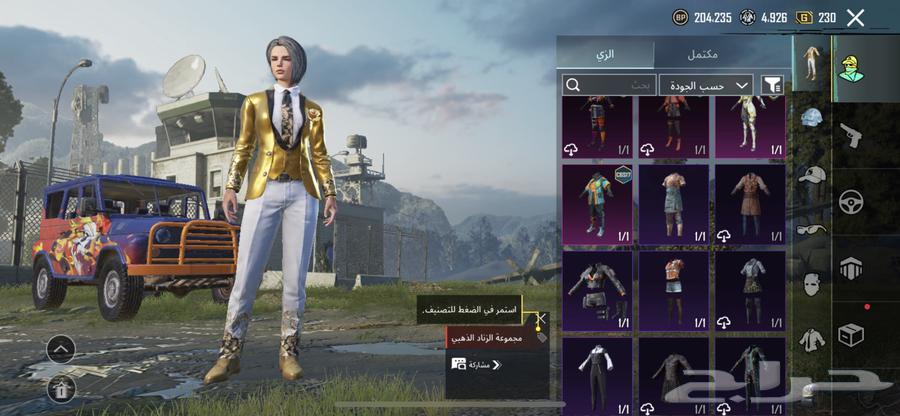
Task: Open the steering wheel vehicle category
Action: click(851, 200)
